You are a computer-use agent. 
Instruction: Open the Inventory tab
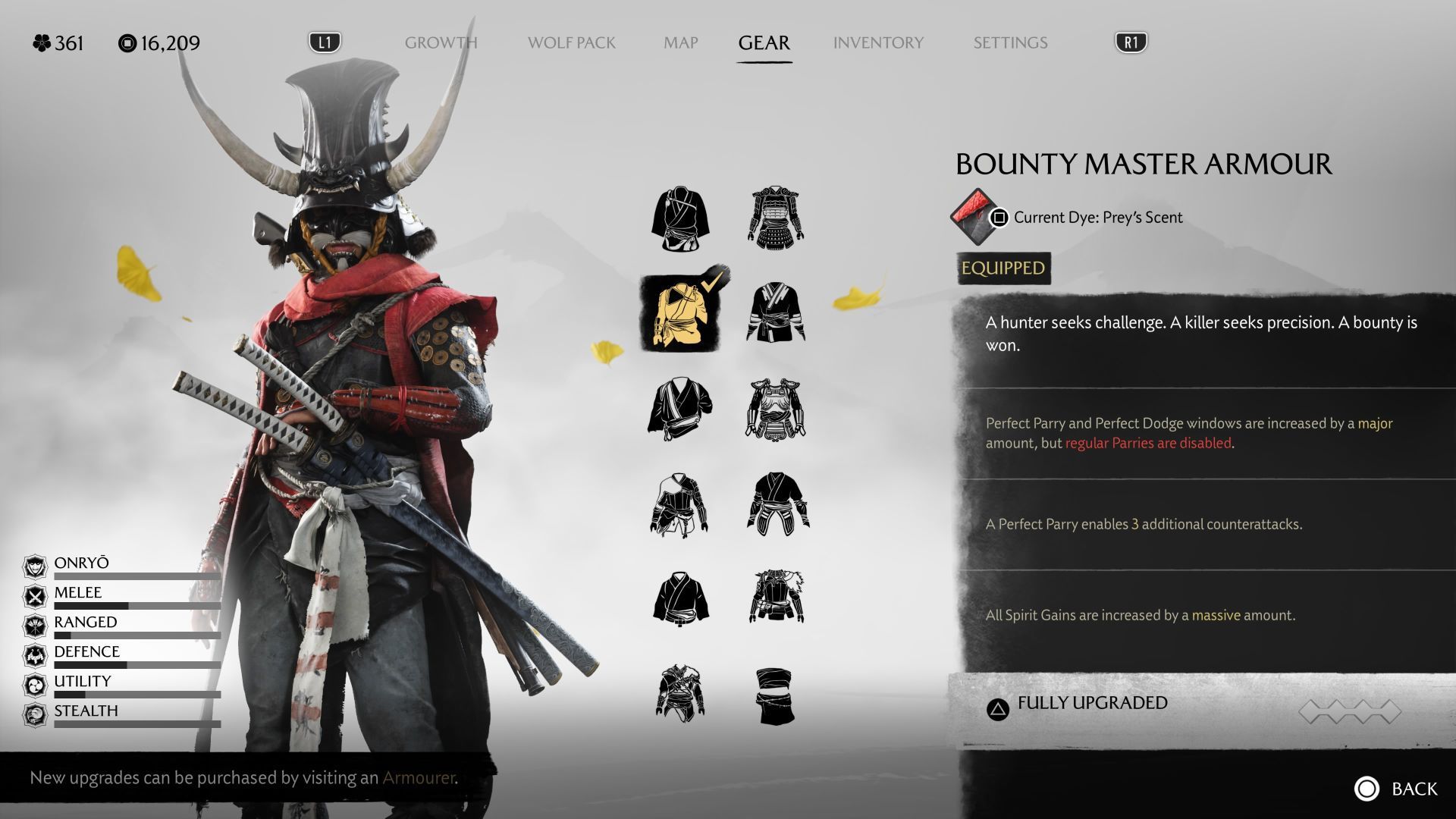(878, 42)
